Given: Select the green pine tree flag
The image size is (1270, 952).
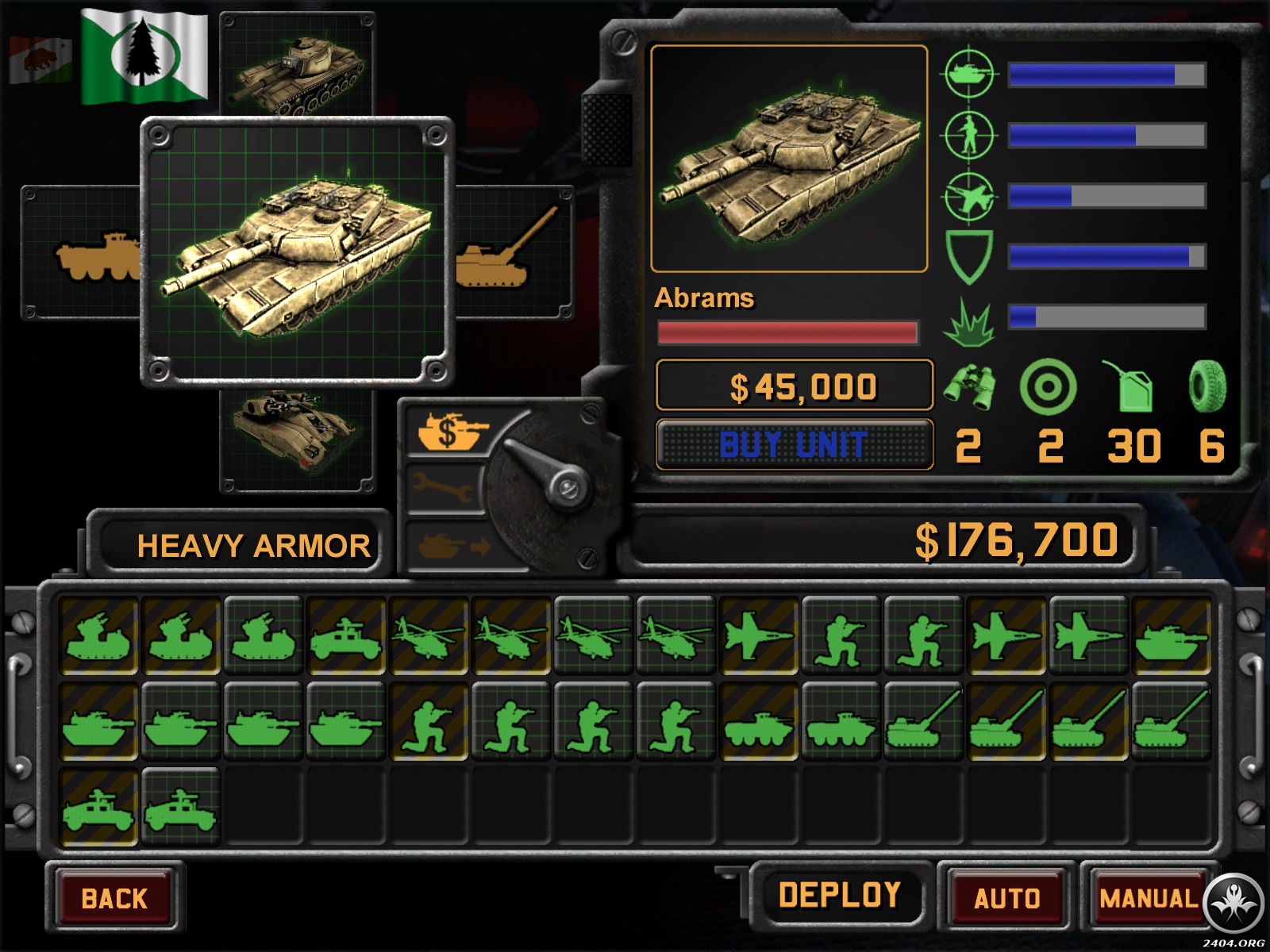Looking at the screenshot, I should pos(144,56).
